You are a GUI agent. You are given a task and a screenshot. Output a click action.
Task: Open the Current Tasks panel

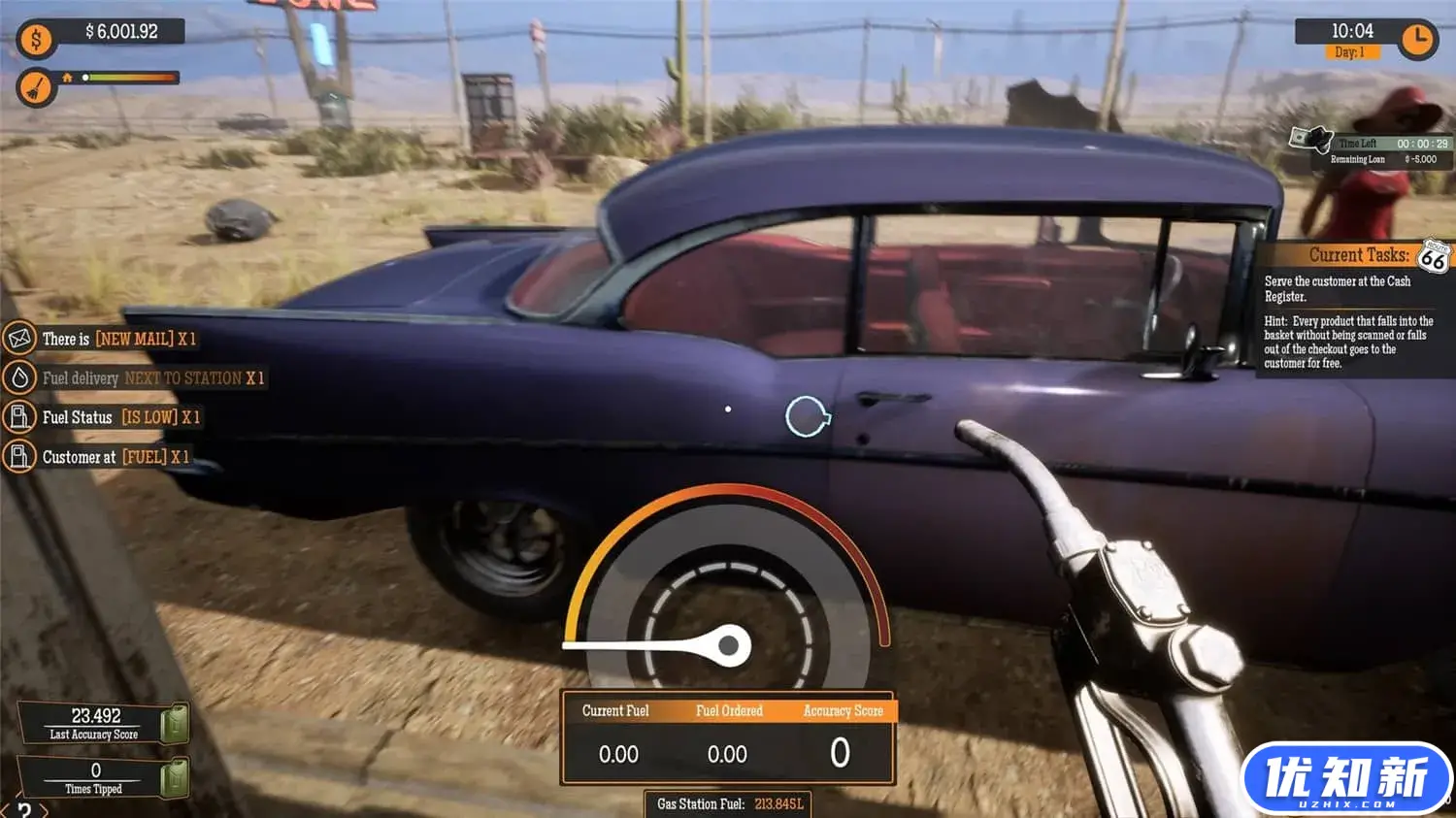pos(1356,256)
